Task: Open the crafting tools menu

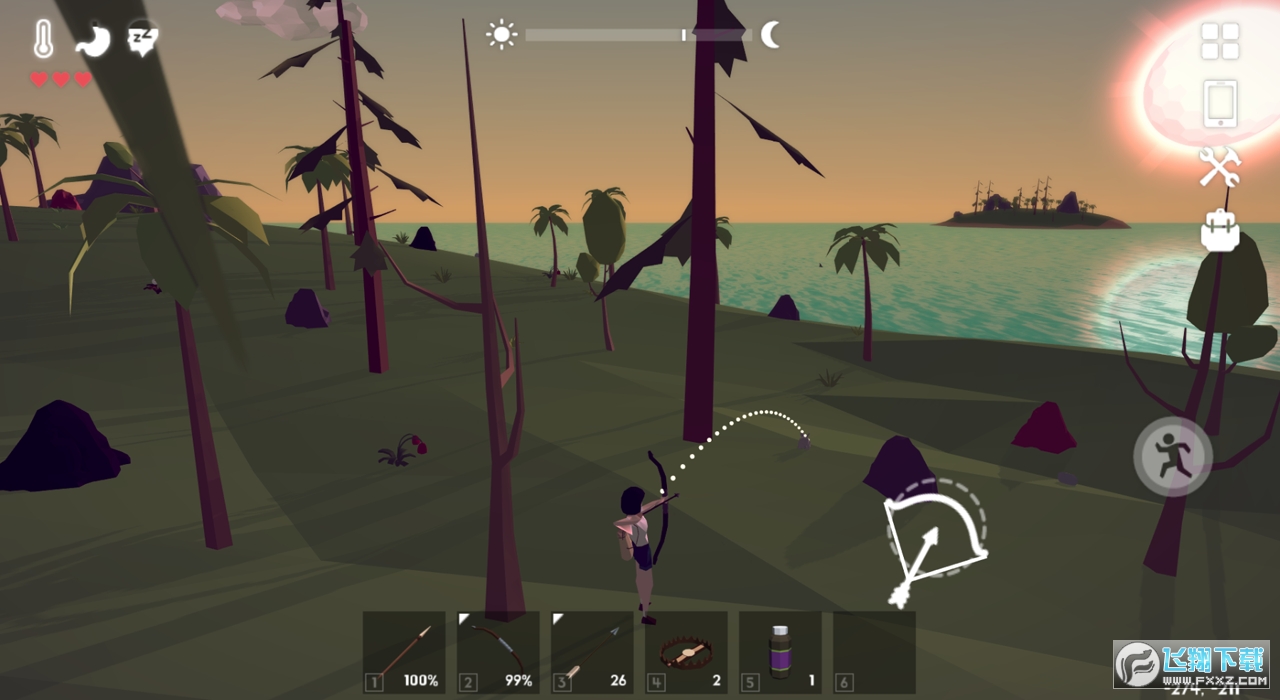Action: pyautogui.click(x=1220, y=166)
